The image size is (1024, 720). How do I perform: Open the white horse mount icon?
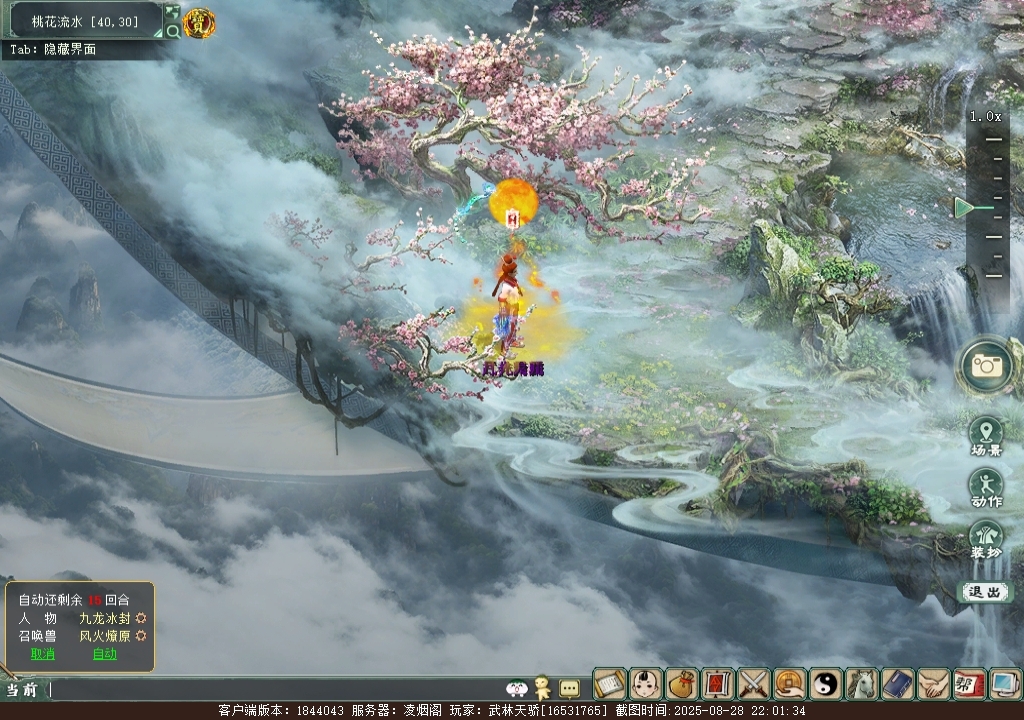(x=862, y=685)
